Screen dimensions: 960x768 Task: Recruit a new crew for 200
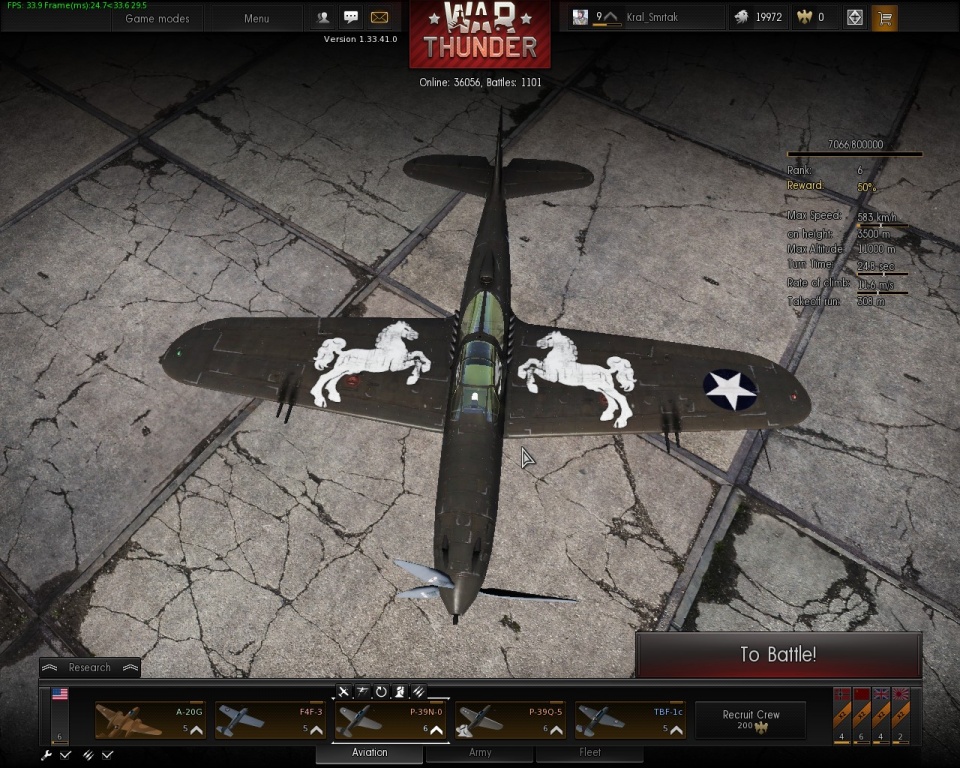750,719
